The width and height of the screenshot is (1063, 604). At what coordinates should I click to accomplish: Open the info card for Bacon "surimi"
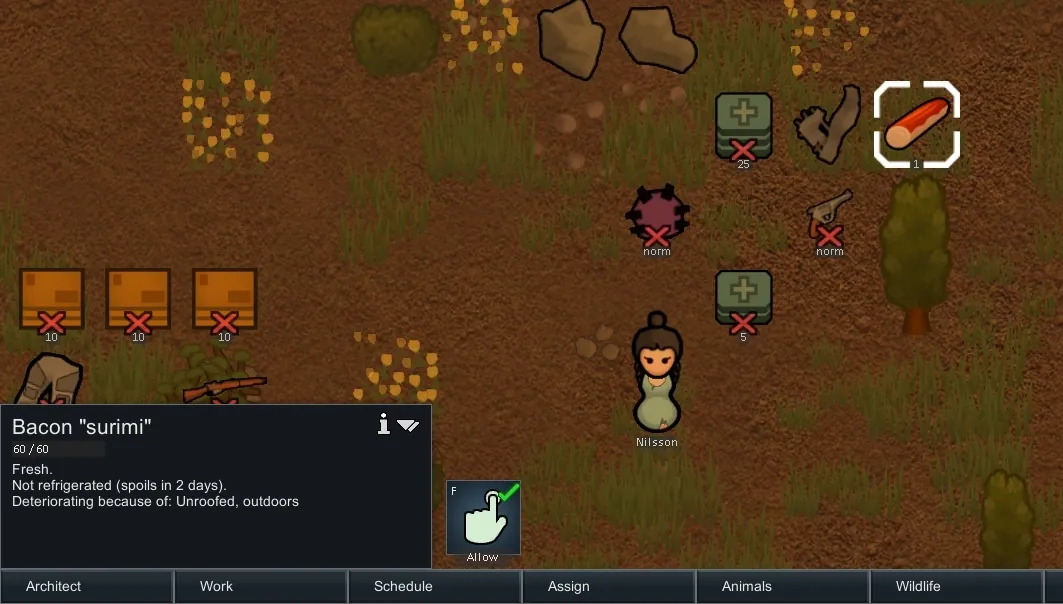coord(383,425)
